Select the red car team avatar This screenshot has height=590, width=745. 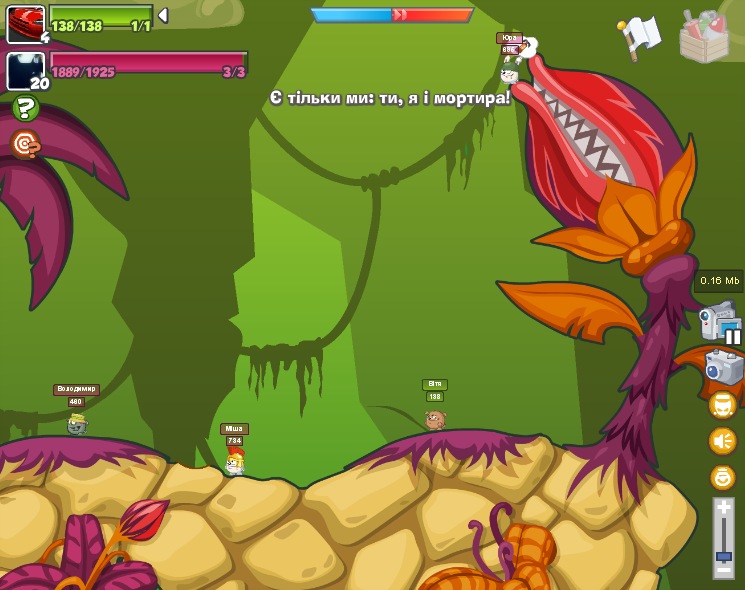pyautogui.click(x=25, y=24)
